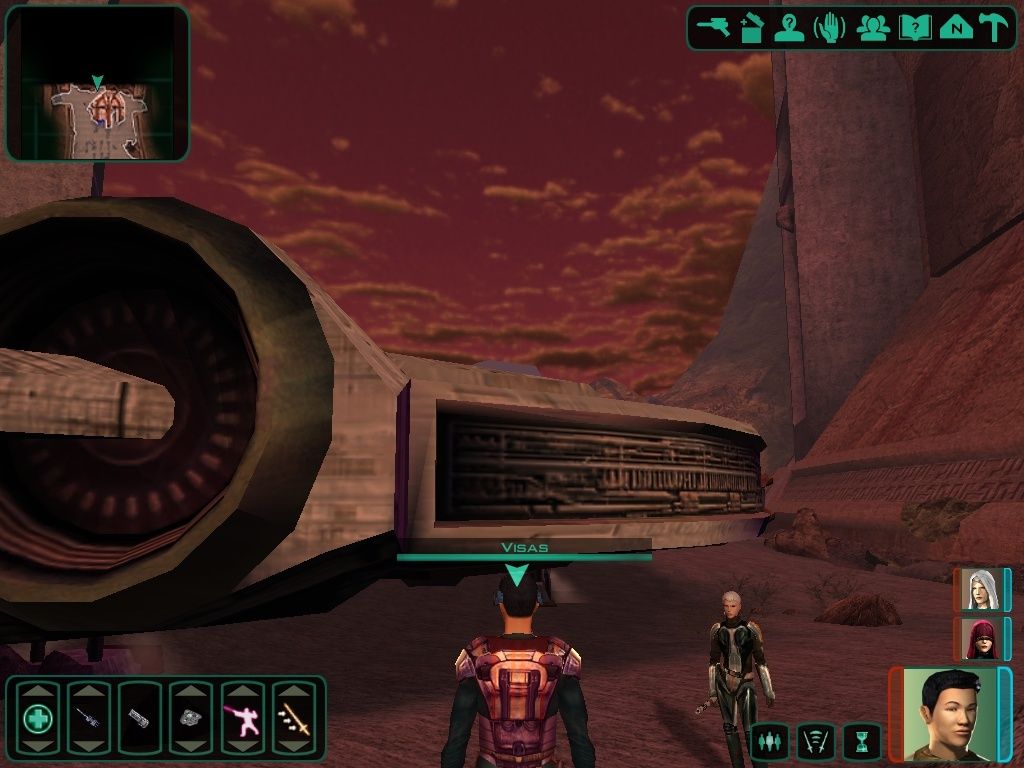Image resolution: width=1024 pixels, height=768 pixels.
Task: Activate the golden sword Force power slot
Action: [294, 717]
